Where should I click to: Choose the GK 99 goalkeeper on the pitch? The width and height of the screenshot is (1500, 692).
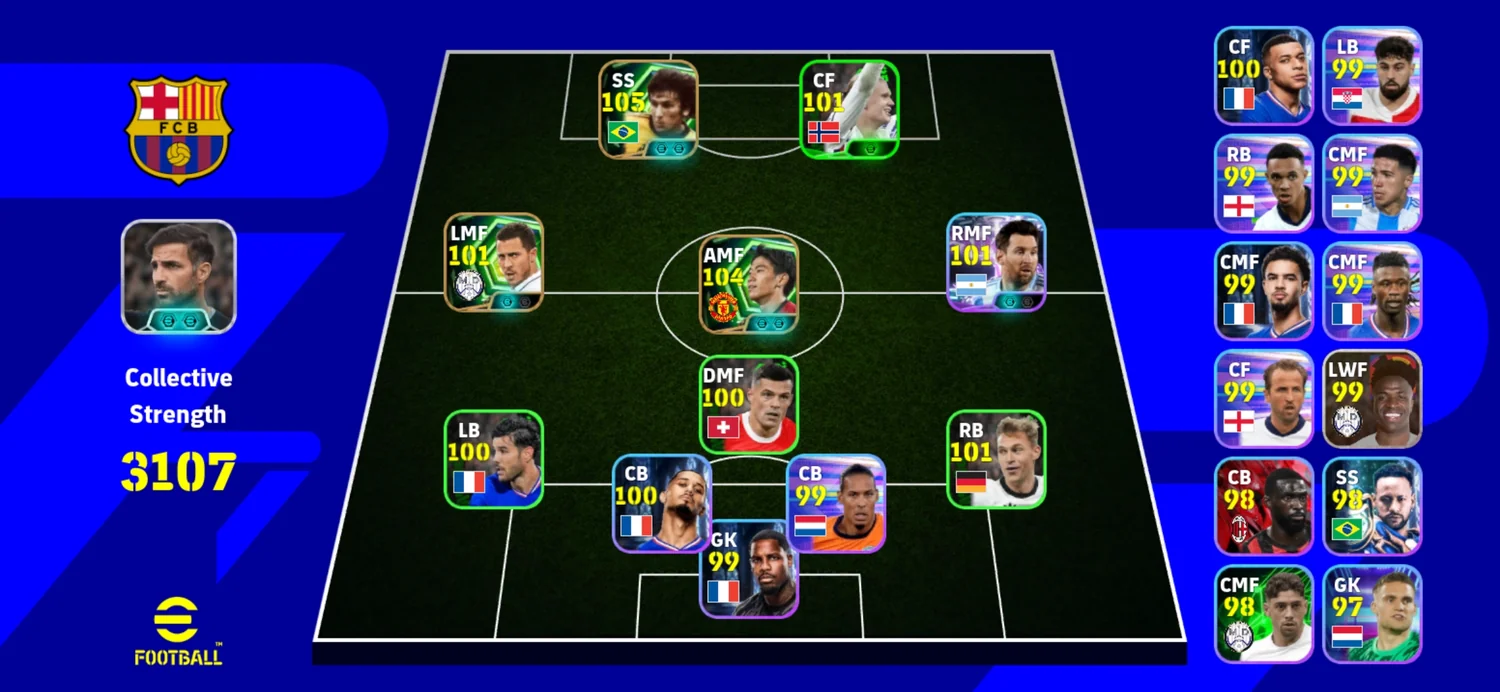pyautogui.click(x=749, y=568)
